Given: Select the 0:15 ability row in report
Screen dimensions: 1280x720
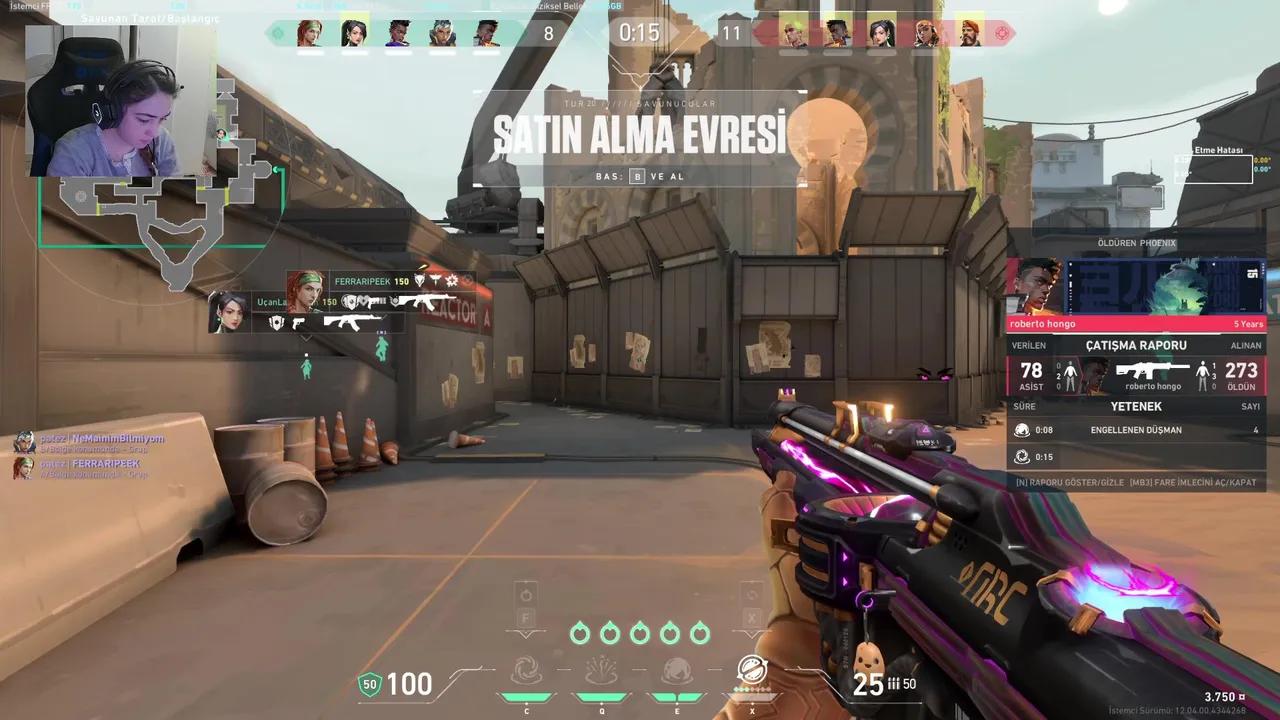Looking at the screenshot, I should click(x=1136, y=457).
